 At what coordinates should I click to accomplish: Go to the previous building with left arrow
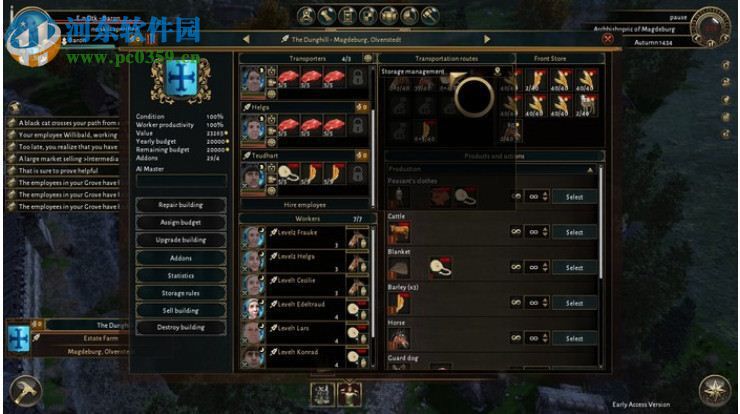pyautogui.click(x=246, y=39)
